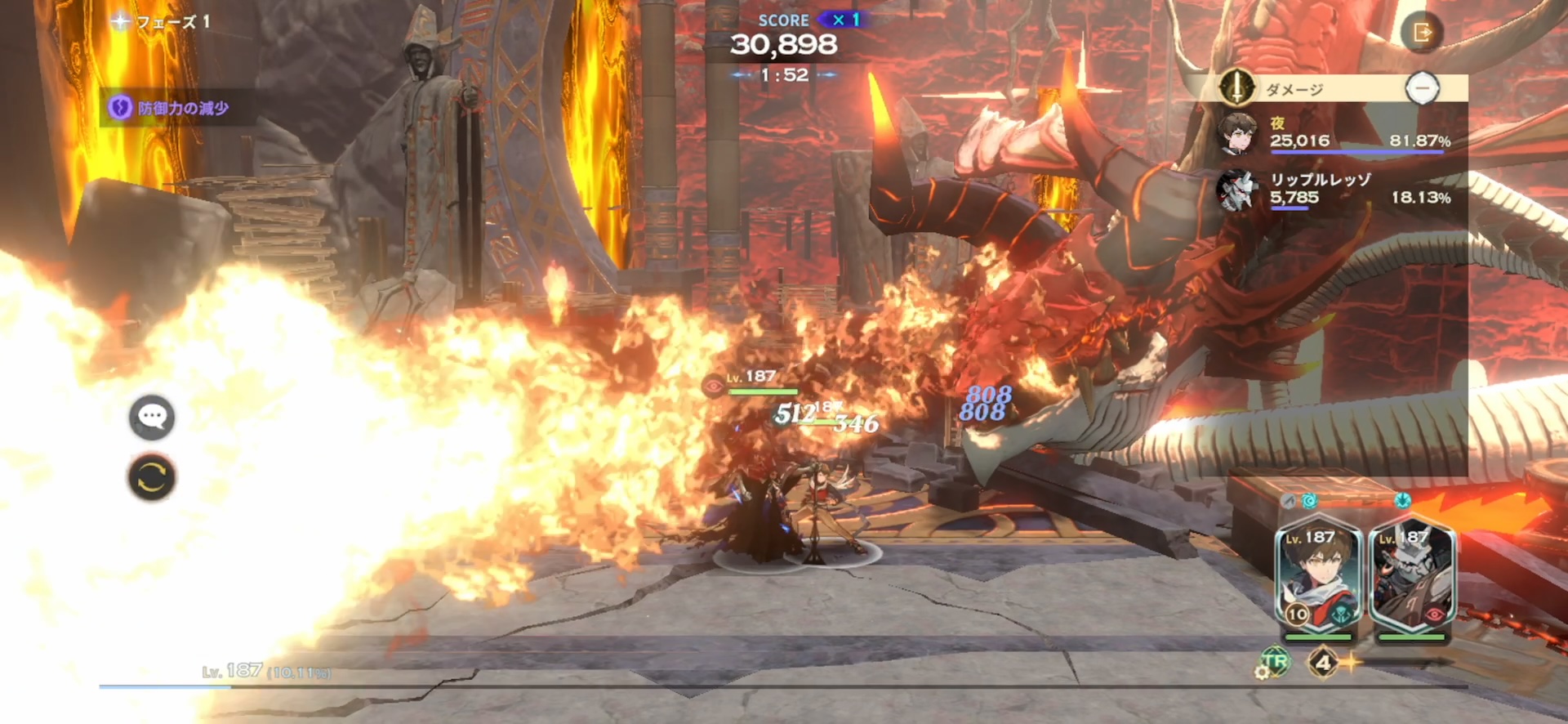Image resolution: width=1568 pixels, height=724 pixels.
Task: Tap the diamond gauge showing 4
Action: point(1323,662)
